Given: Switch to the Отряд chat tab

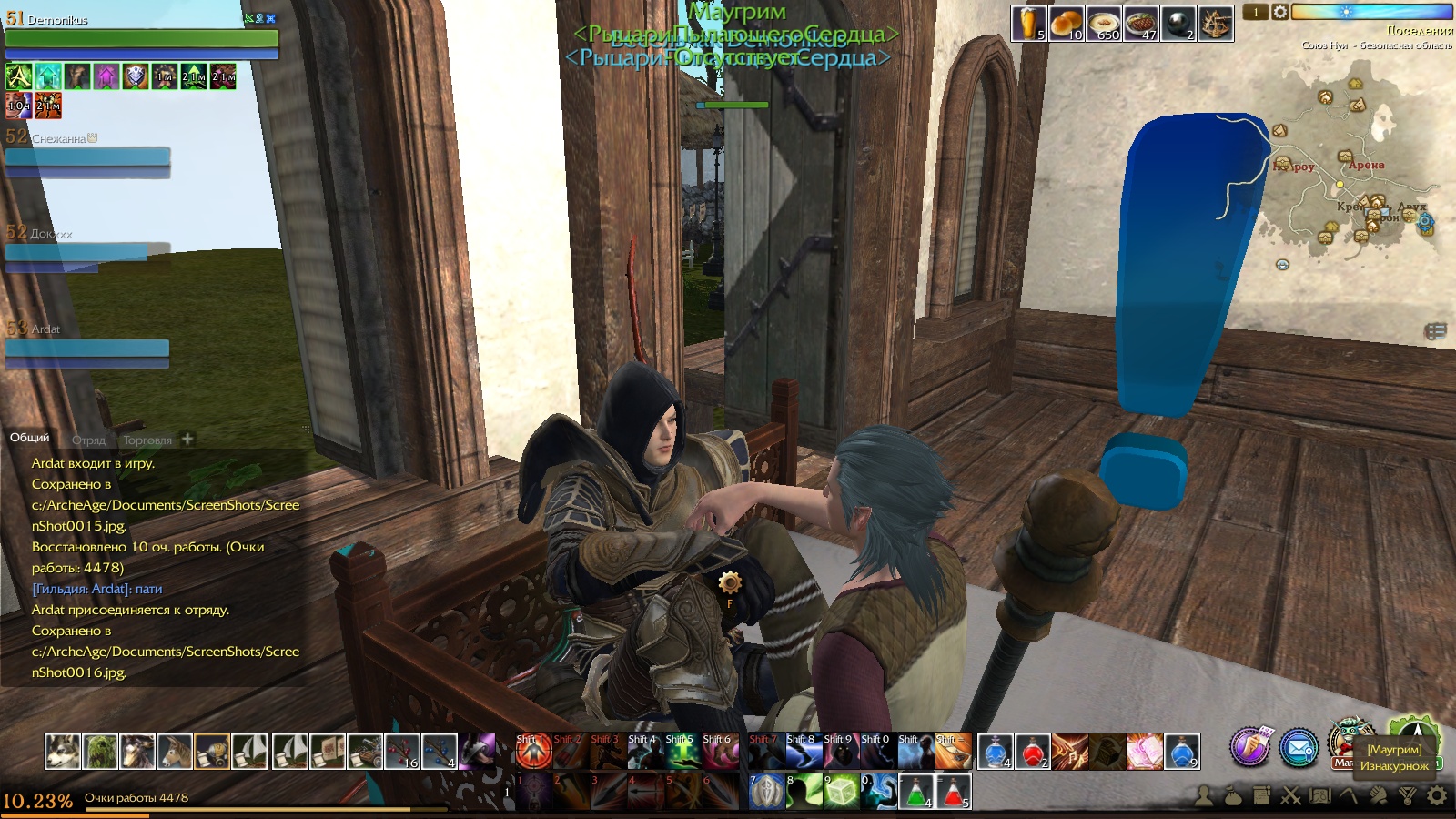Looking at the screenshot, I should point(88,440).
